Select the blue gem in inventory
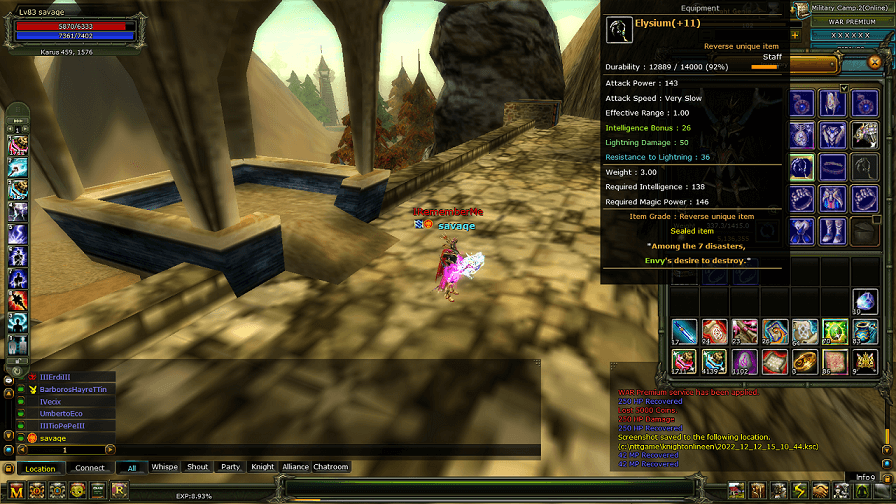The height and width of the screenshot is (504, 896). (x=865, y=301)
